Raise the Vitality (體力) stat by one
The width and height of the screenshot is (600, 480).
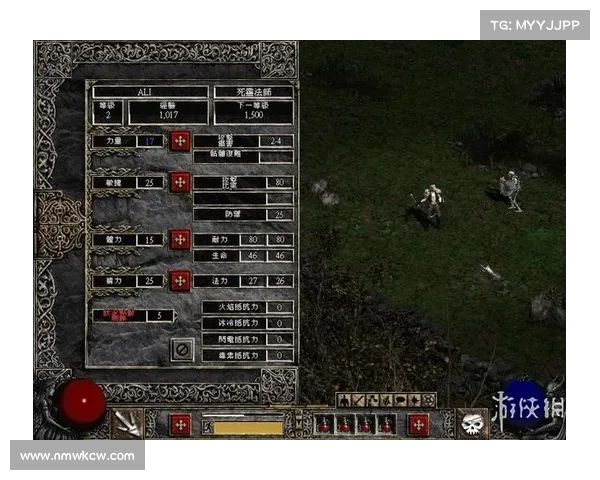click(180, 240)
